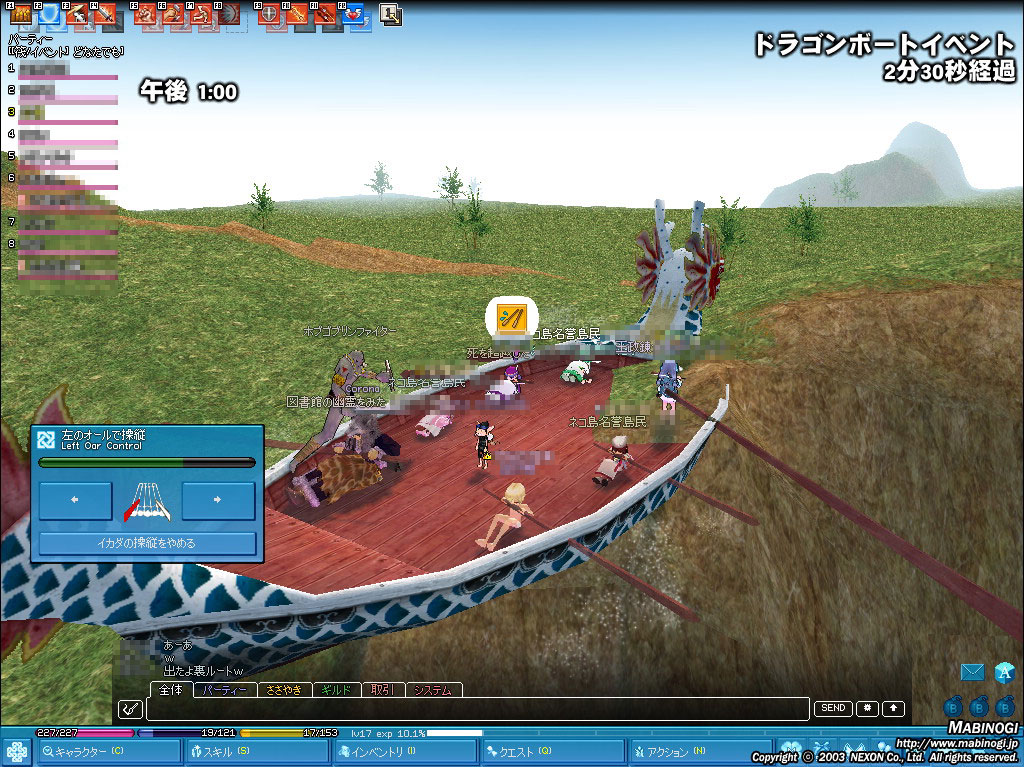This screenshot has width=1024, height=767.
Task: Switch to the ギルド chat tab
Action: [x=339, y=690]
